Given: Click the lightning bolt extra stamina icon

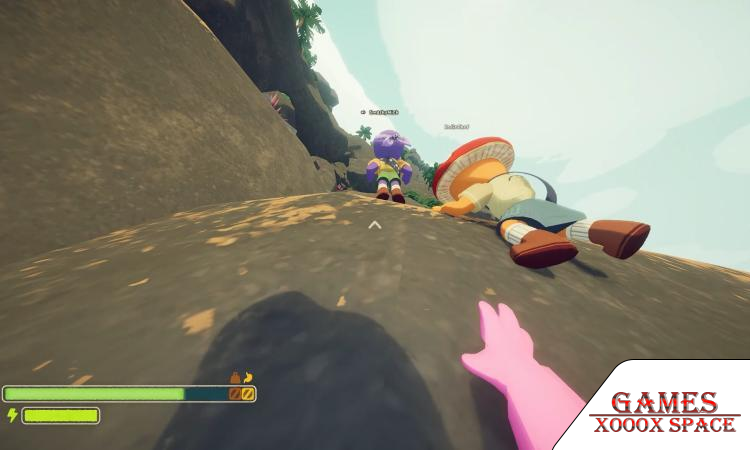Looking at the screenshot, I should tap(12, 415).
